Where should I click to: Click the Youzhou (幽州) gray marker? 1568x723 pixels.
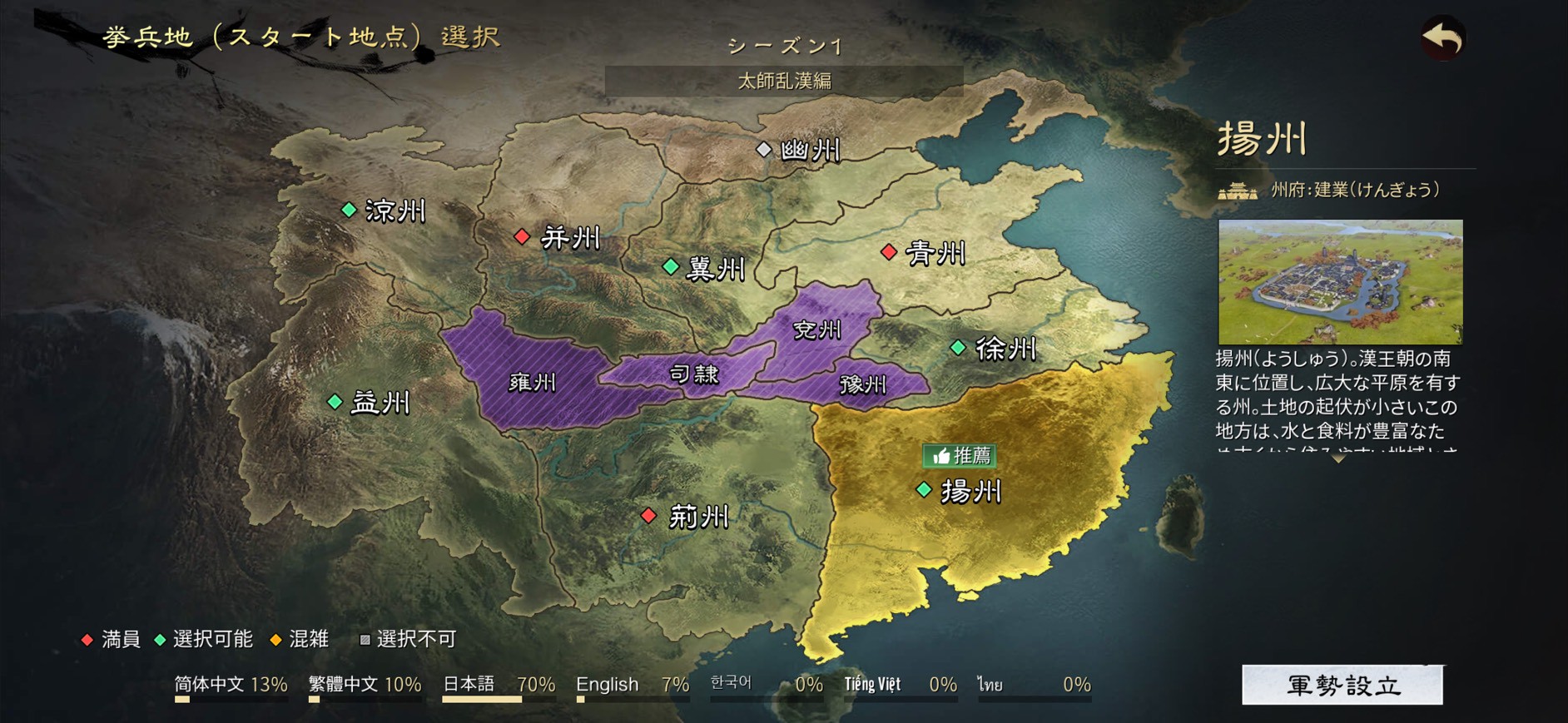[766, 150]
